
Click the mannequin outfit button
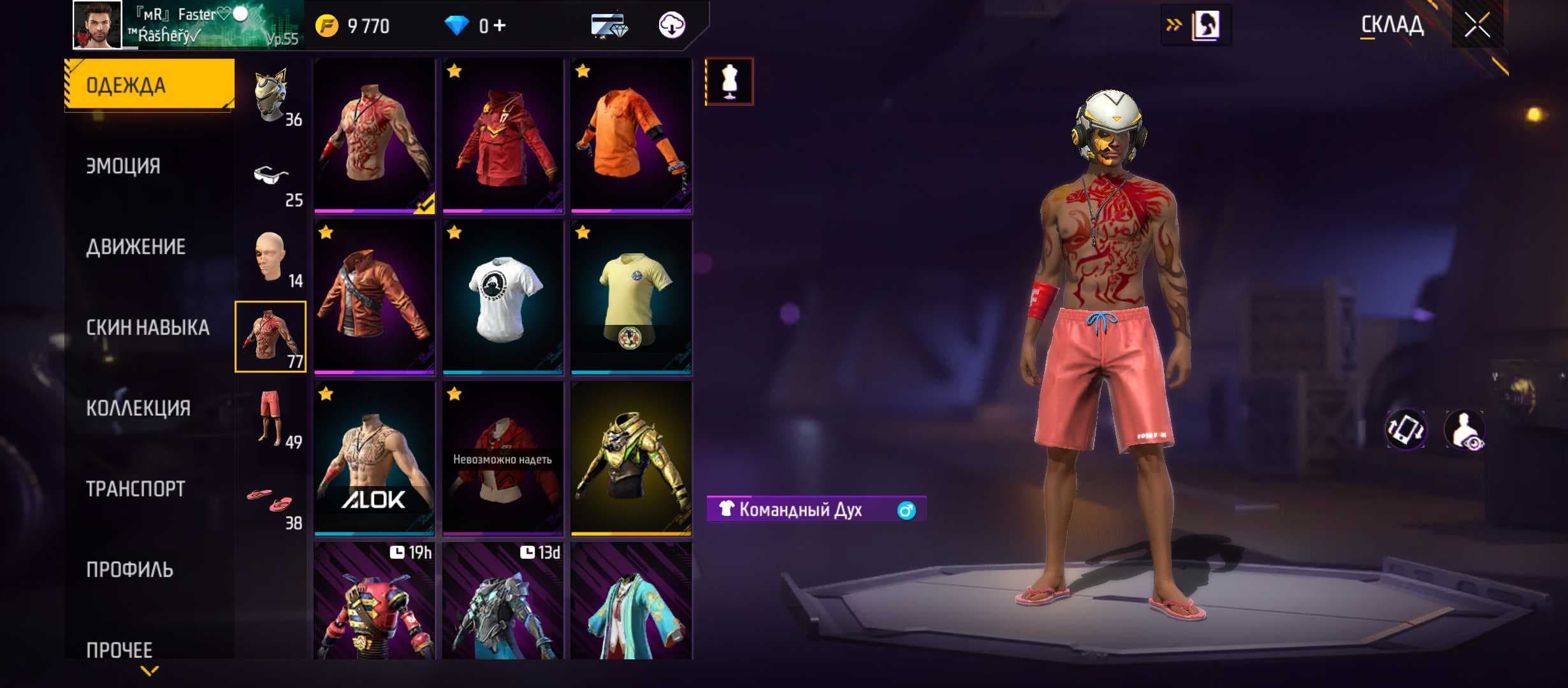coord(729,82)
